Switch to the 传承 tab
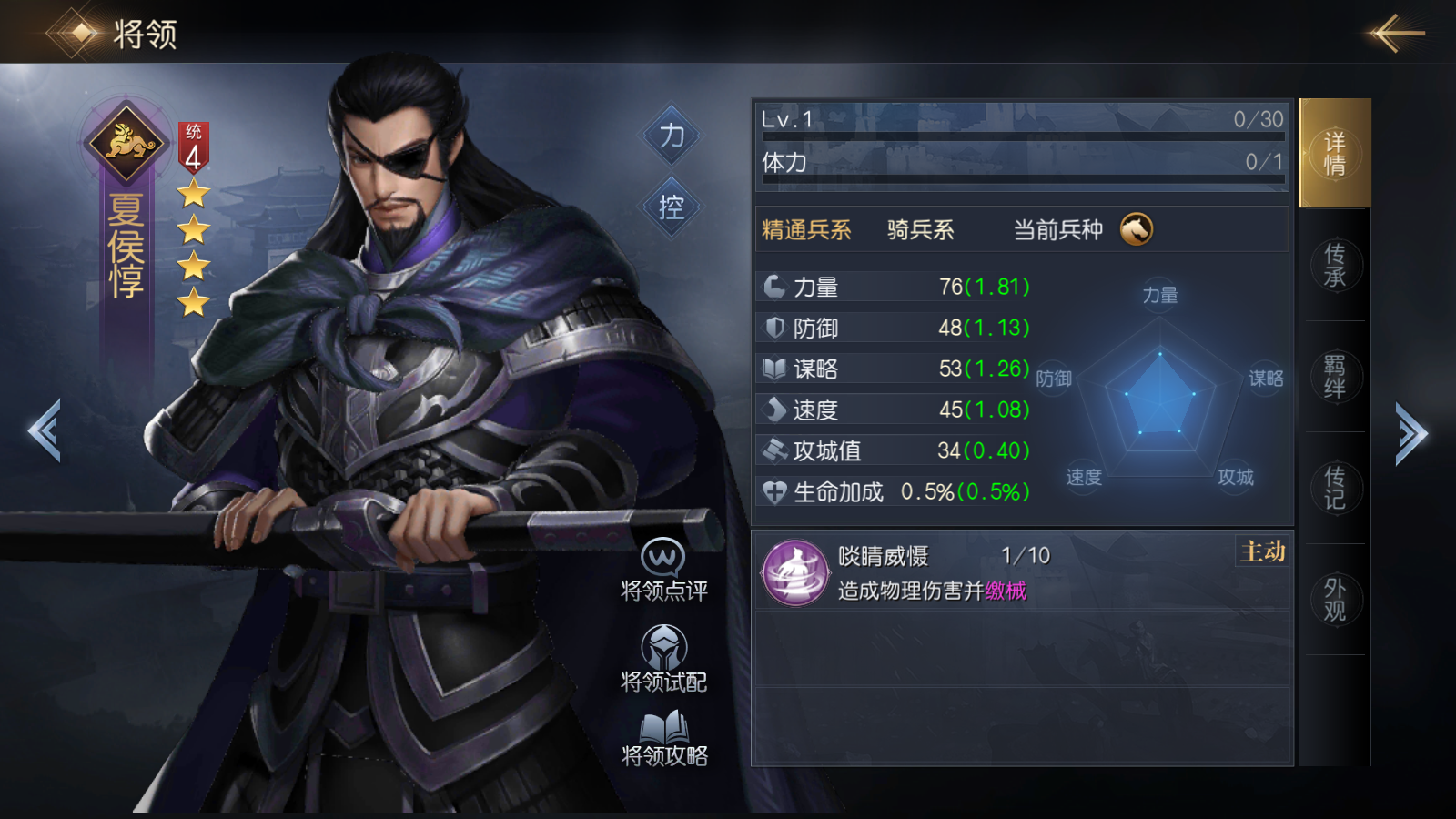 pyautogui.click(x=1334, y=265)
